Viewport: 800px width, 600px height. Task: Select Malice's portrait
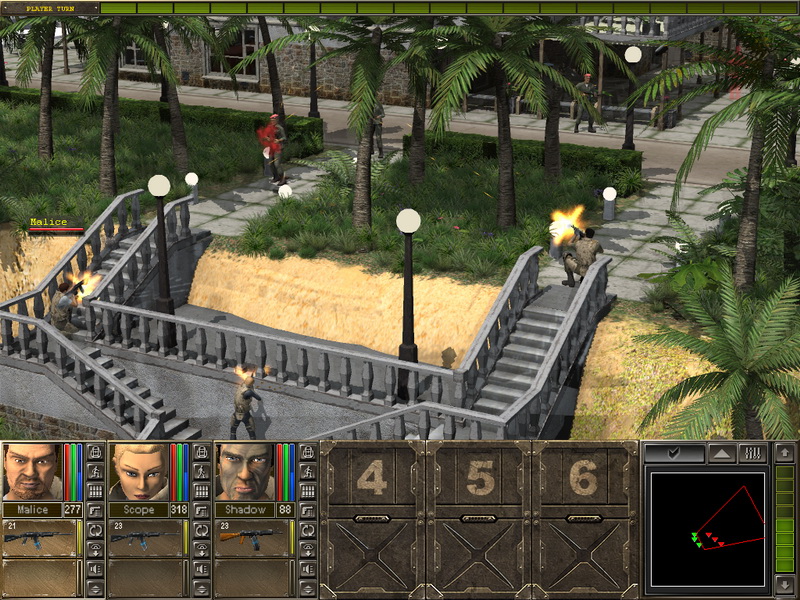click(32, 471)
